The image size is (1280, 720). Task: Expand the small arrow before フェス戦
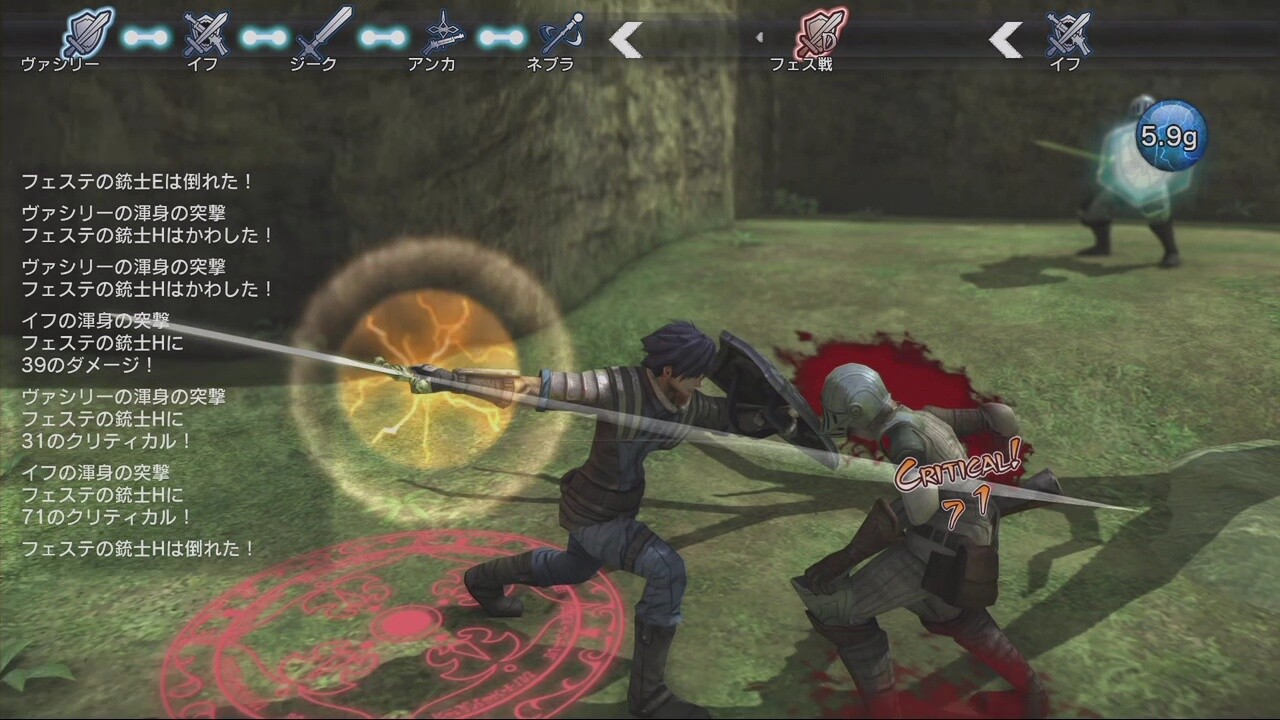tap(760, 37)
